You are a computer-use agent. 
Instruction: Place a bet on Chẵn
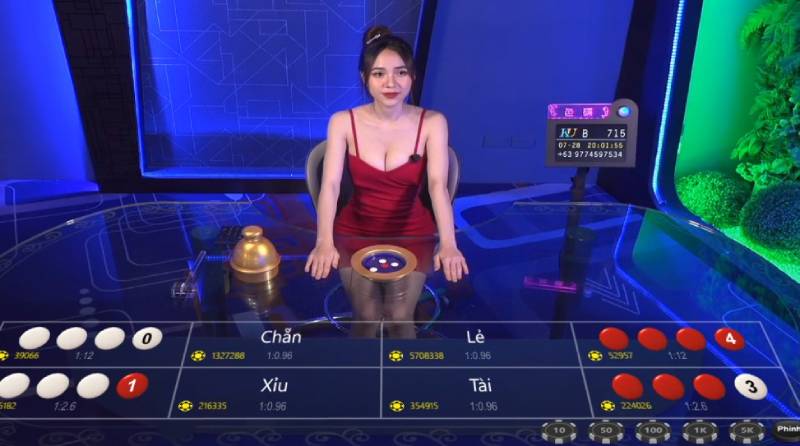coord(281,342)
